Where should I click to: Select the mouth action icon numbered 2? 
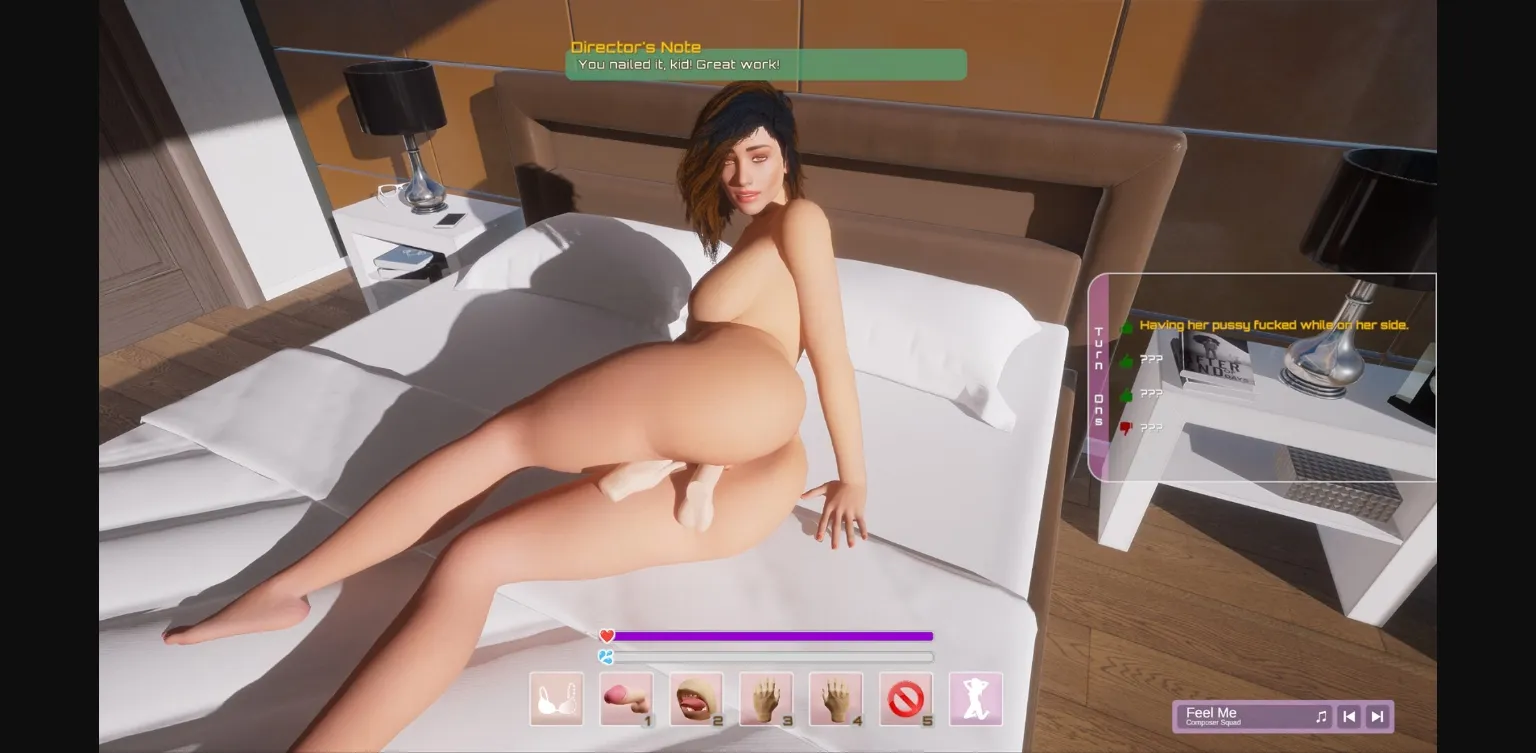[x=696, y=699]
